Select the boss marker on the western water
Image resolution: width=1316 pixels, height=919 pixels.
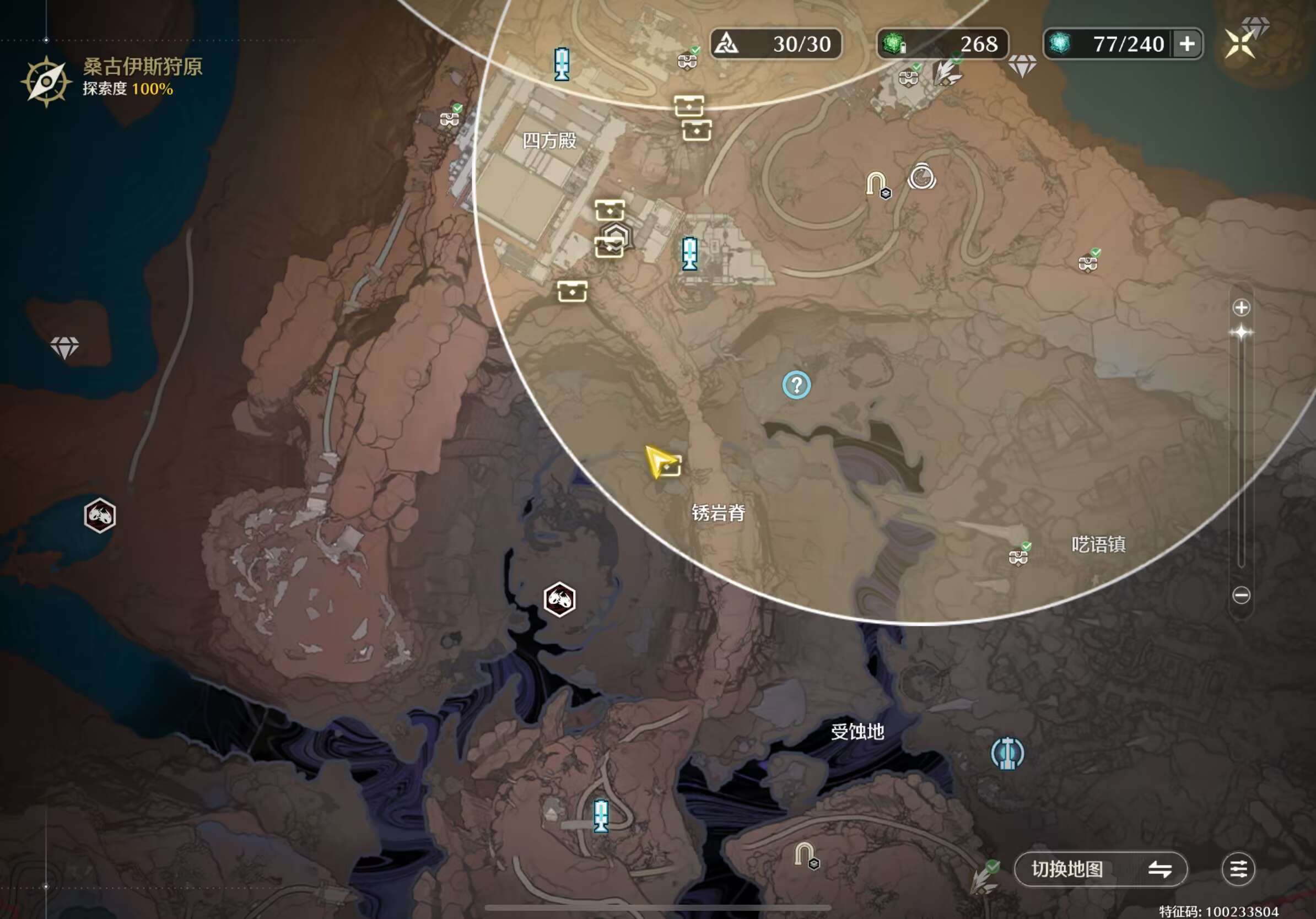100,515
